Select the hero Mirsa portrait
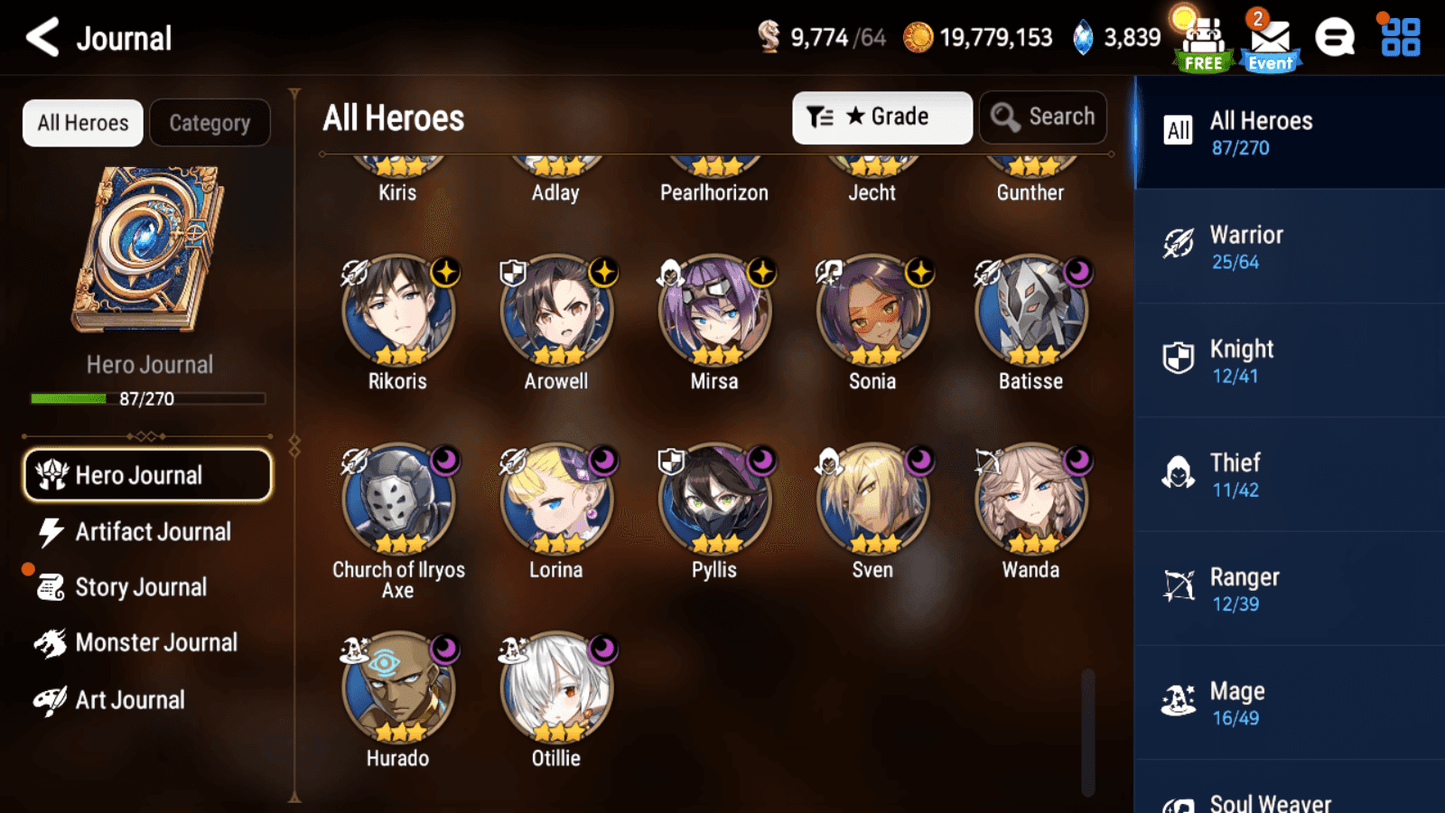The width and height of the screenshot is (1445, 813). 714,312
